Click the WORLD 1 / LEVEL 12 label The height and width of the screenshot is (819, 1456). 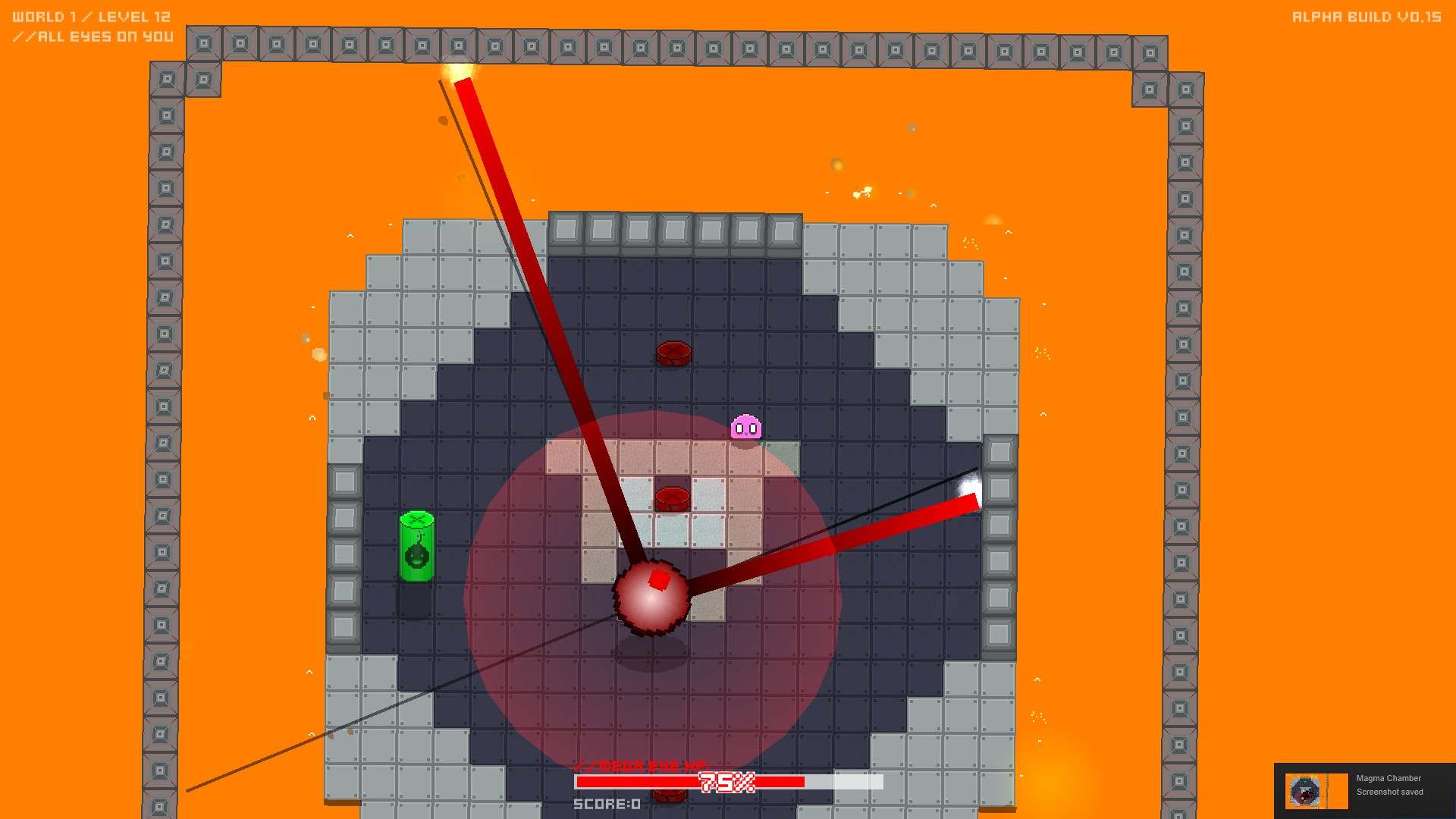91,15
